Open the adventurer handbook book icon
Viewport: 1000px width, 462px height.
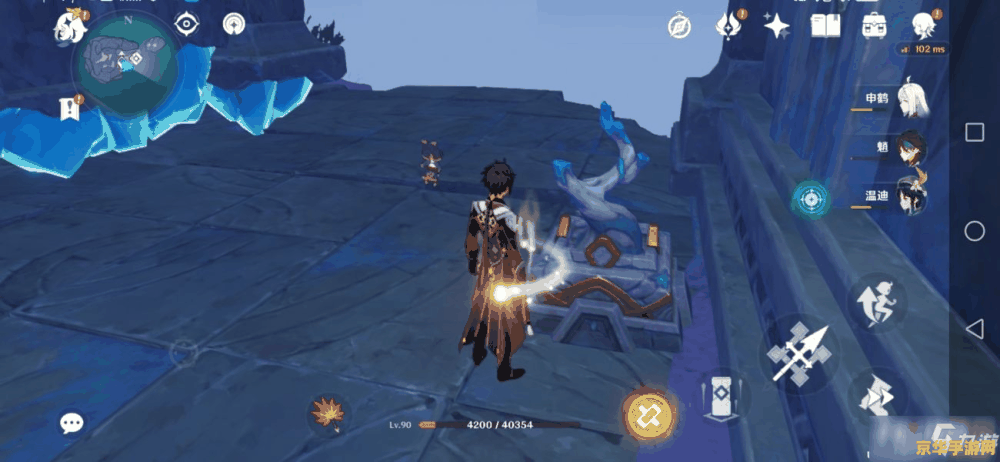click(x=825, y=27)
